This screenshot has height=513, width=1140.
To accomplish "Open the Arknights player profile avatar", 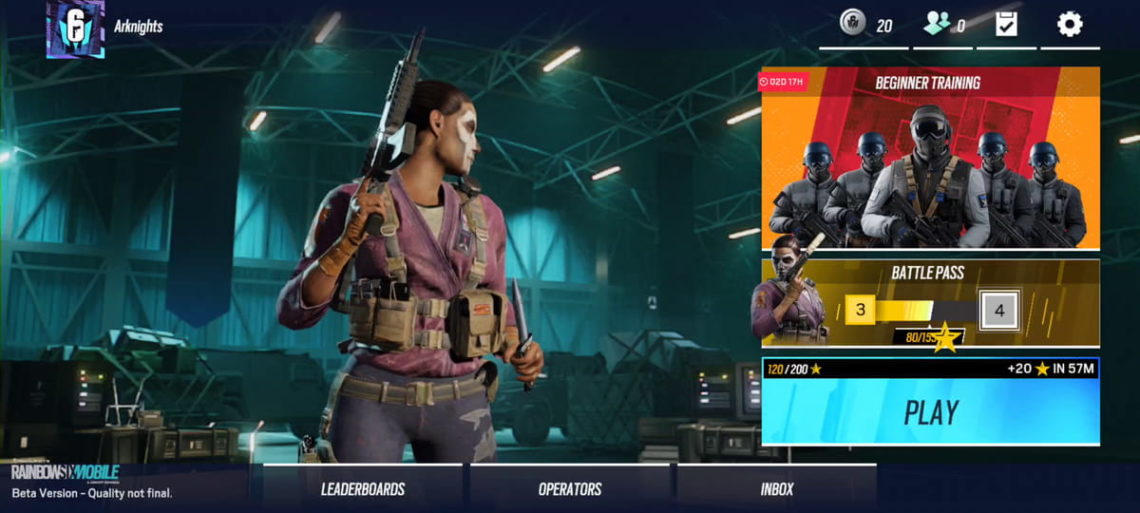I will 75,28.
